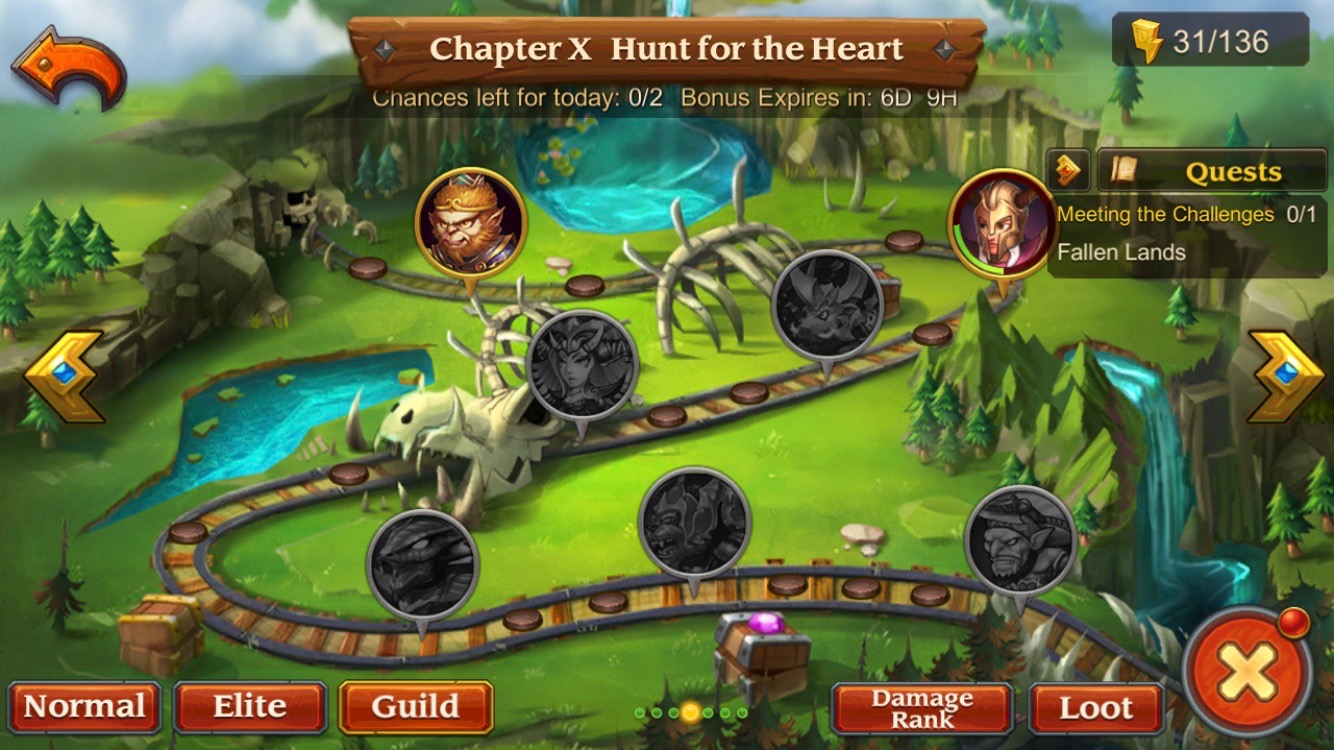Tap the energy lightning counter
This screenshot has height=750, width=1334.
(x=1210, y=42)
